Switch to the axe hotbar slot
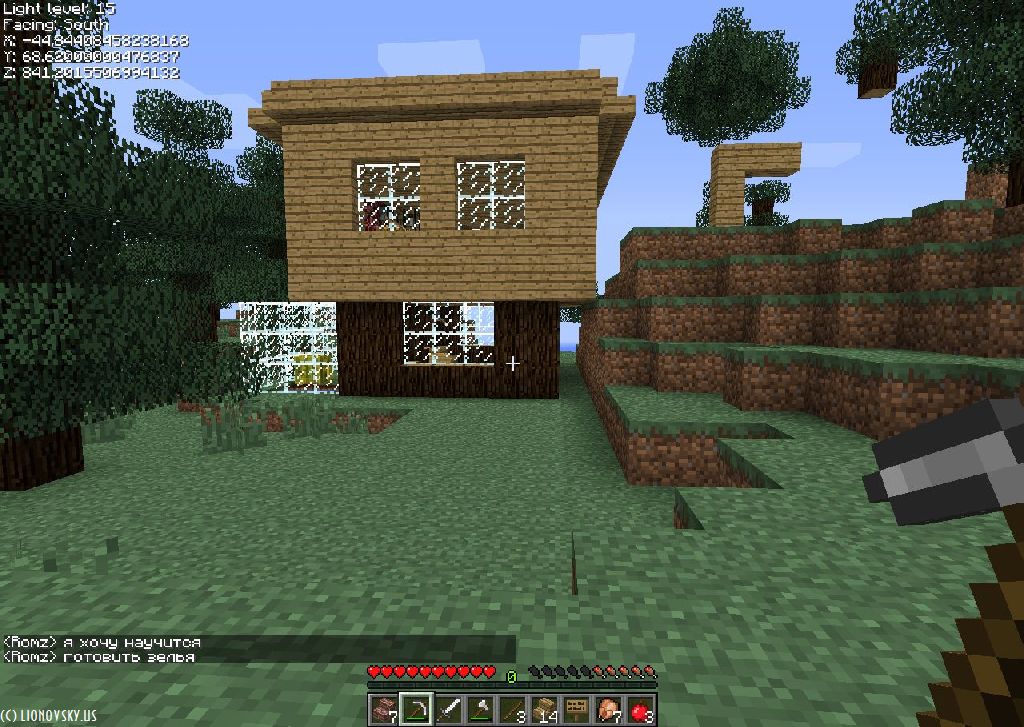The width and height of the screenshot is (1024, 727). [480, 709]
